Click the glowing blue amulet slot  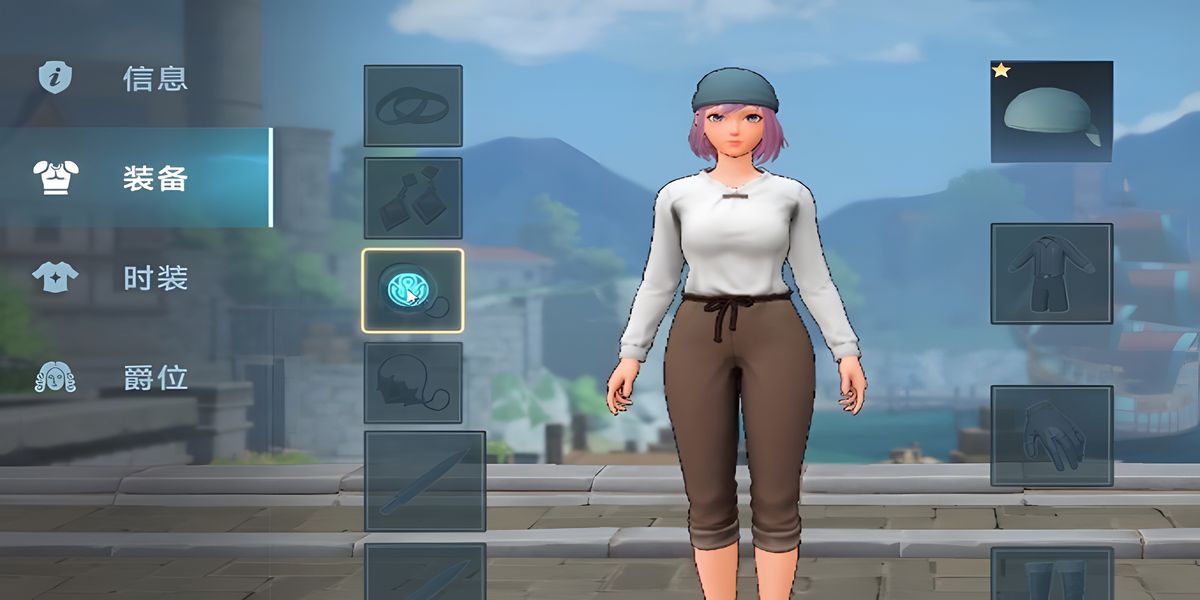point(413,290)
